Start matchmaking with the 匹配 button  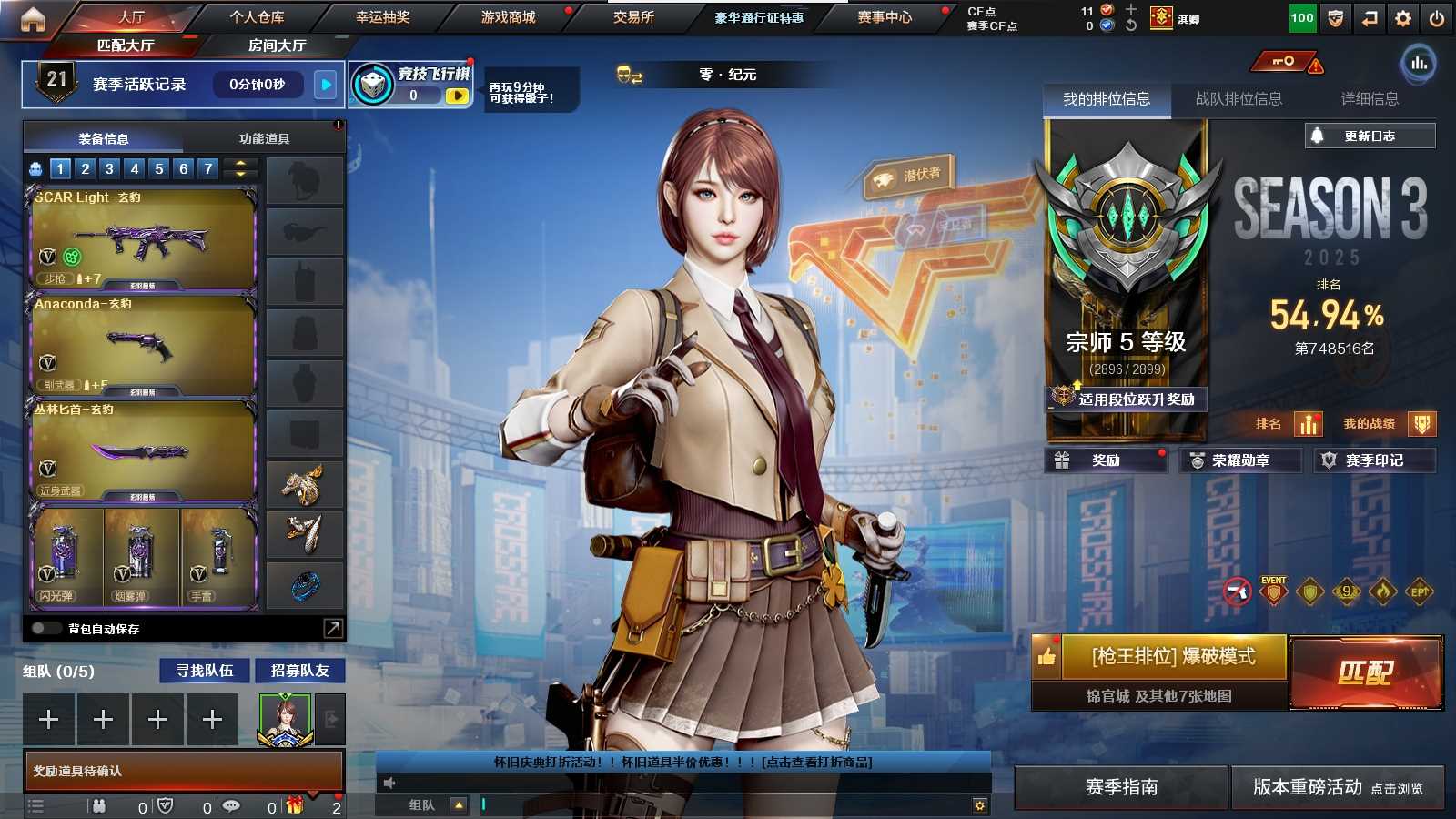coord(1366,672)
